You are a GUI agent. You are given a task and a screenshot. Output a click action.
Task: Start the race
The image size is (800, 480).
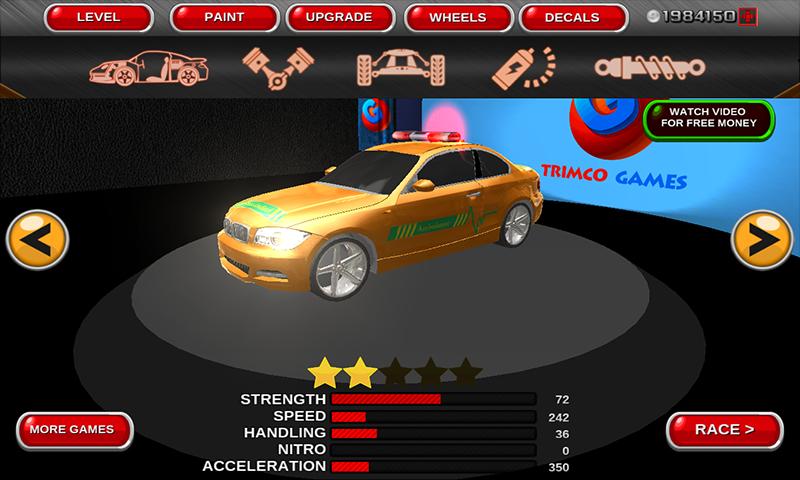coord(724,430)
